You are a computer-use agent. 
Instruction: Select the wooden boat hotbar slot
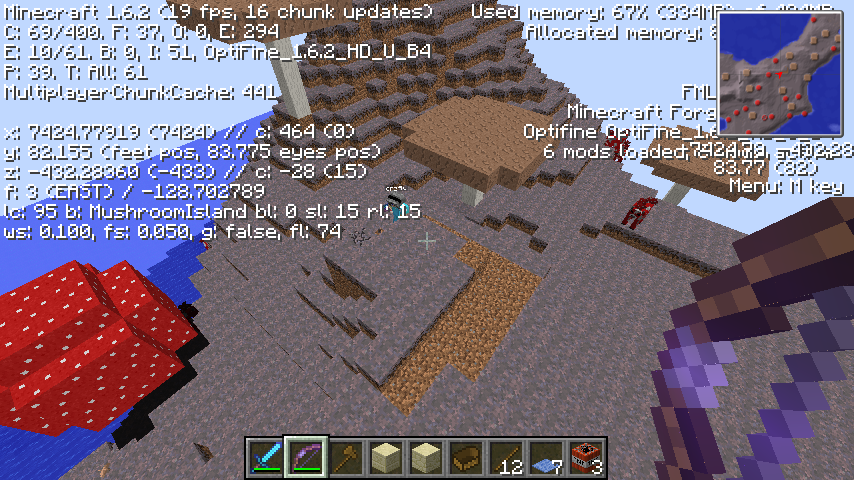pos(467,457)
